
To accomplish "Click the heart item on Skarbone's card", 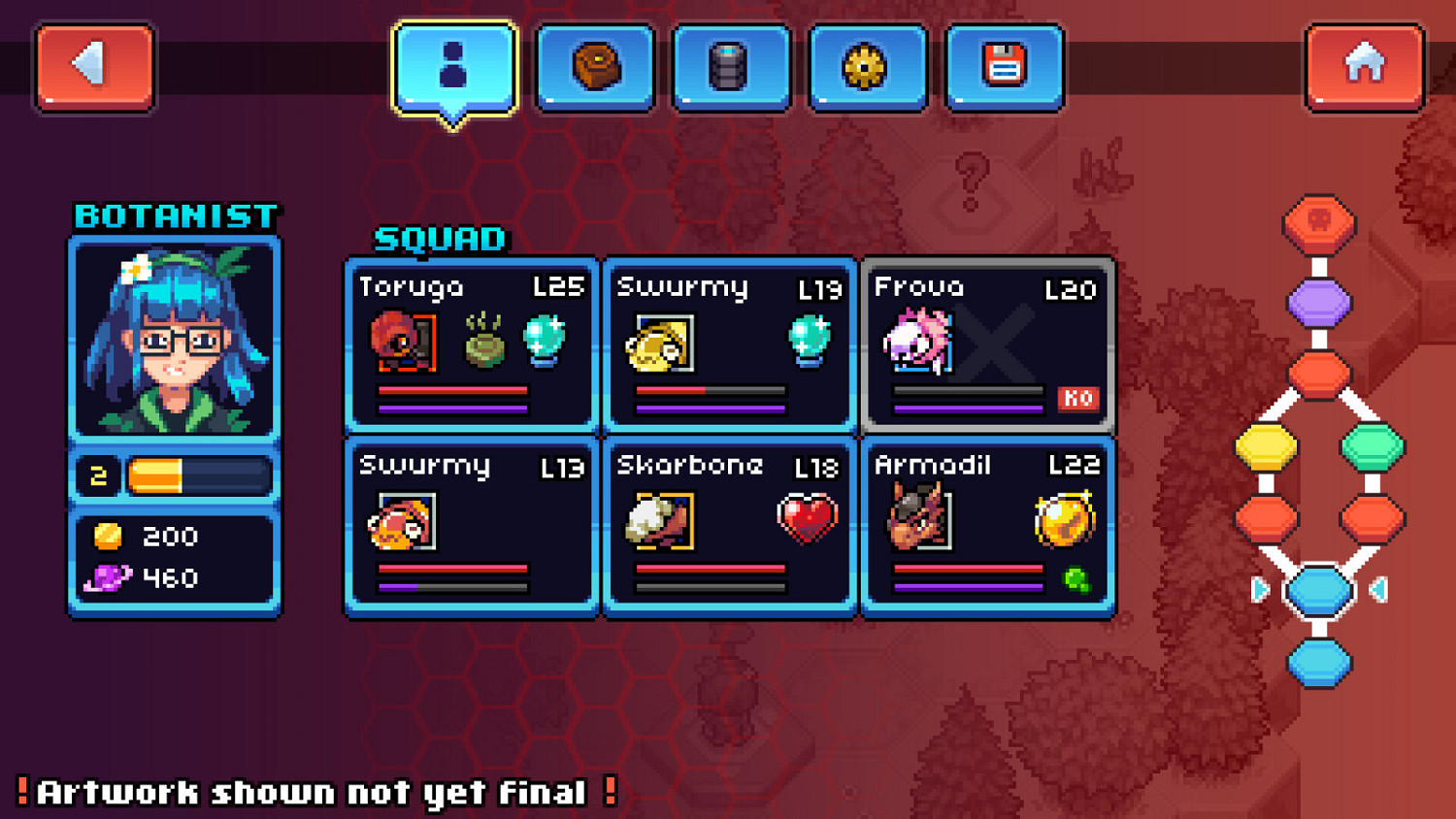I will (x=808, y=517).
